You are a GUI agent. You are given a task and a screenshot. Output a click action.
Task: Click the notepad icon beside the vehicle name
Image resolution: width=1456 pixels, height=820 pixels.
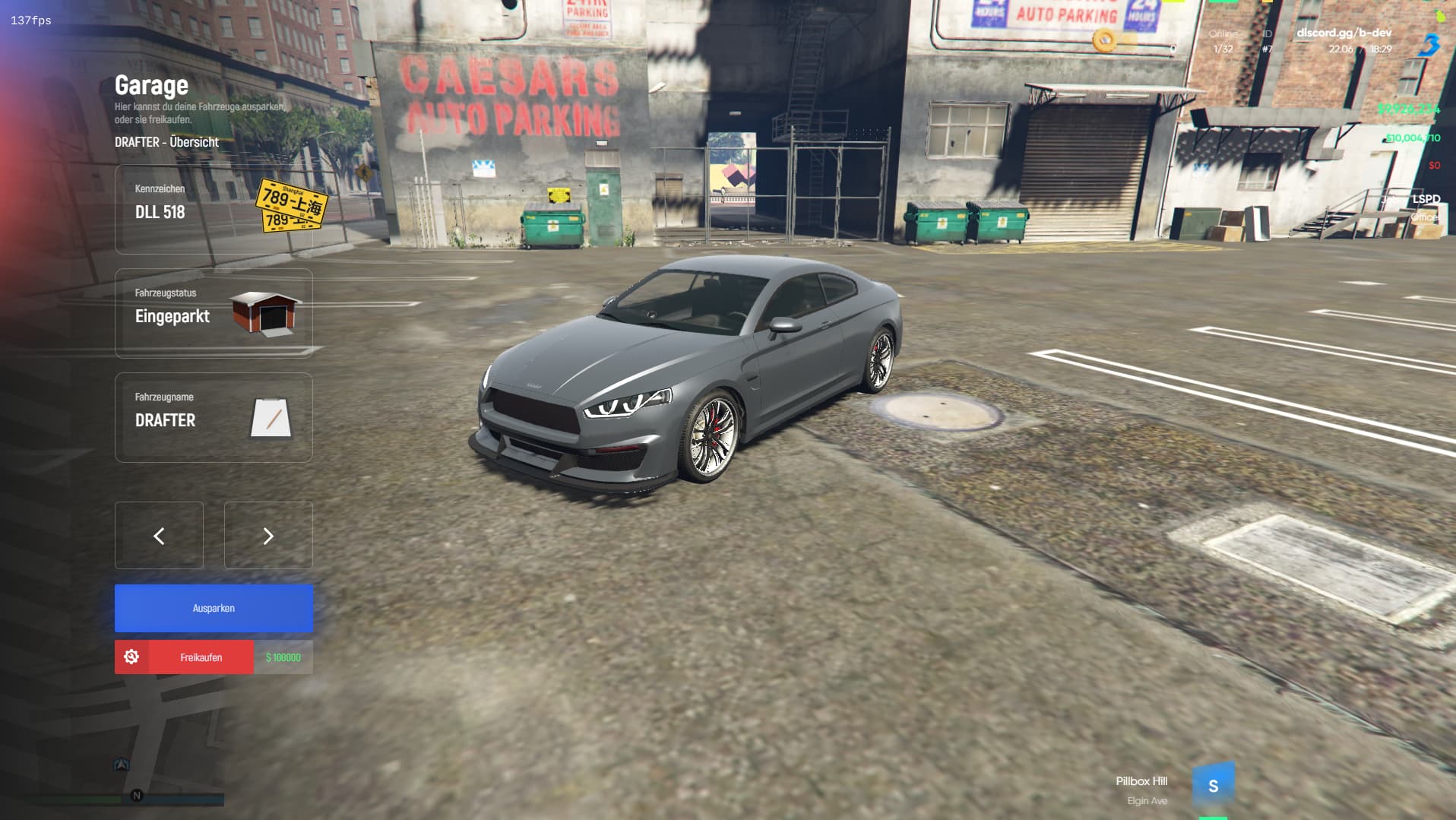270,417
